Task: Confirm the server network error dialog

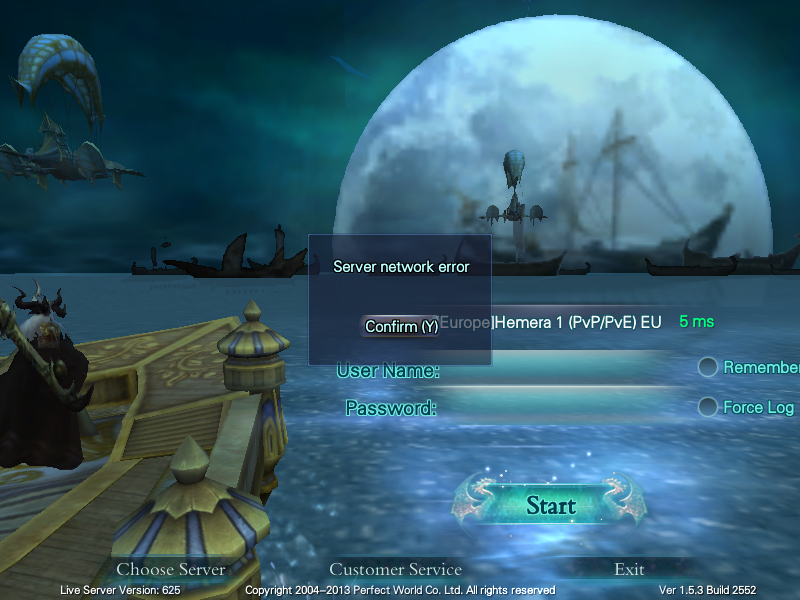Action: (400, 327)
